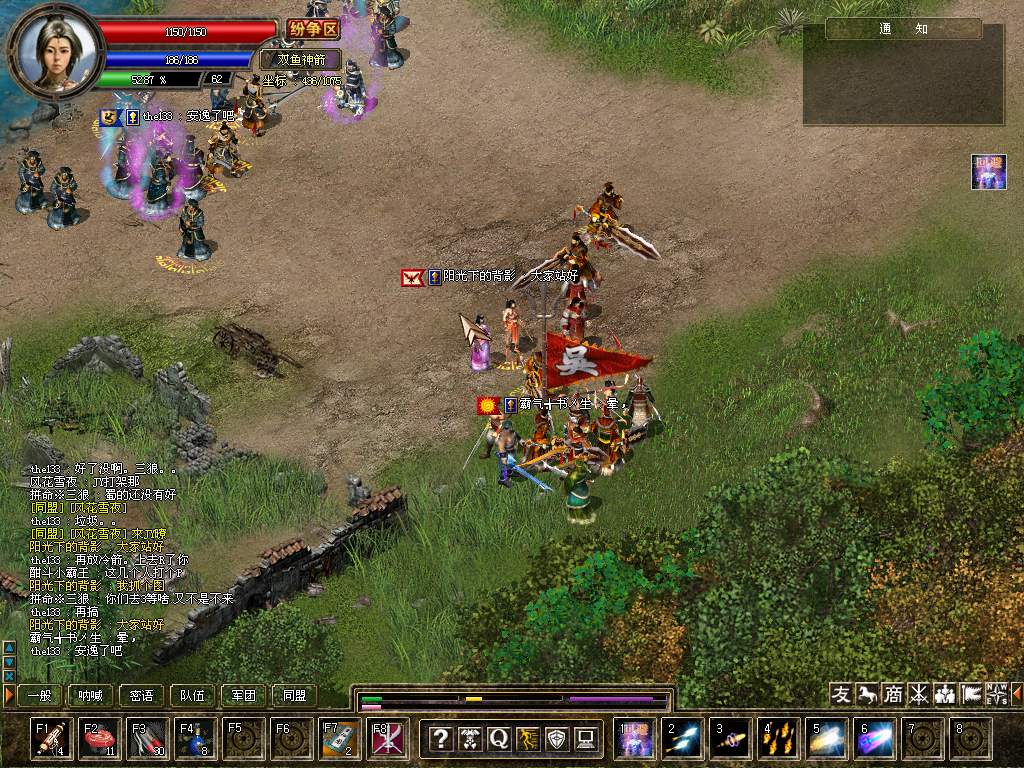The height and width of the screenshot is (768, 1024).
Task: Choose the 军团 legion chat channel
Action: point(244,695)
